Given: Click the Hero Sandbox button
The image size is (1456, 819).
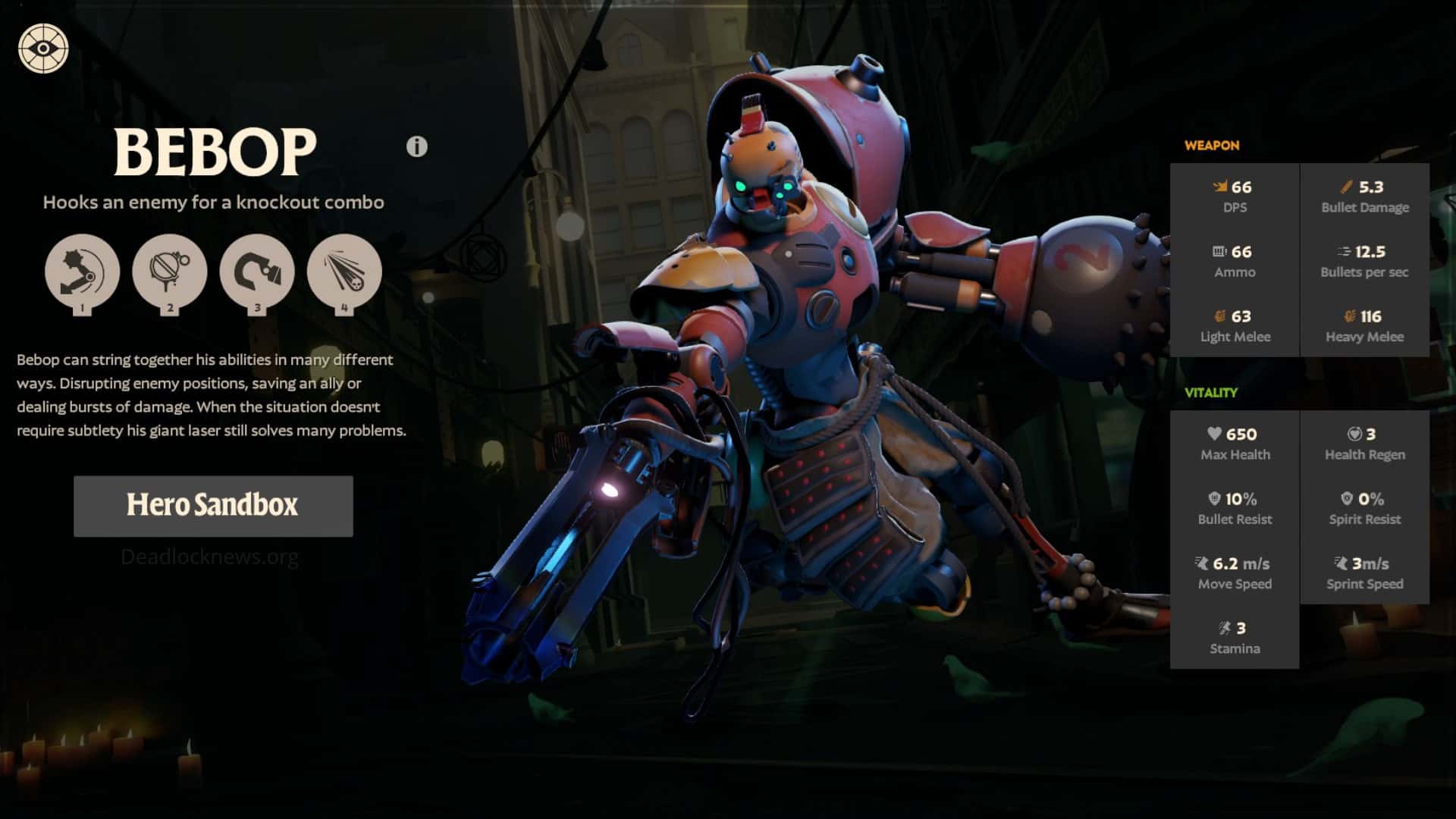Looking at the screenshot, I should point(213,506).
